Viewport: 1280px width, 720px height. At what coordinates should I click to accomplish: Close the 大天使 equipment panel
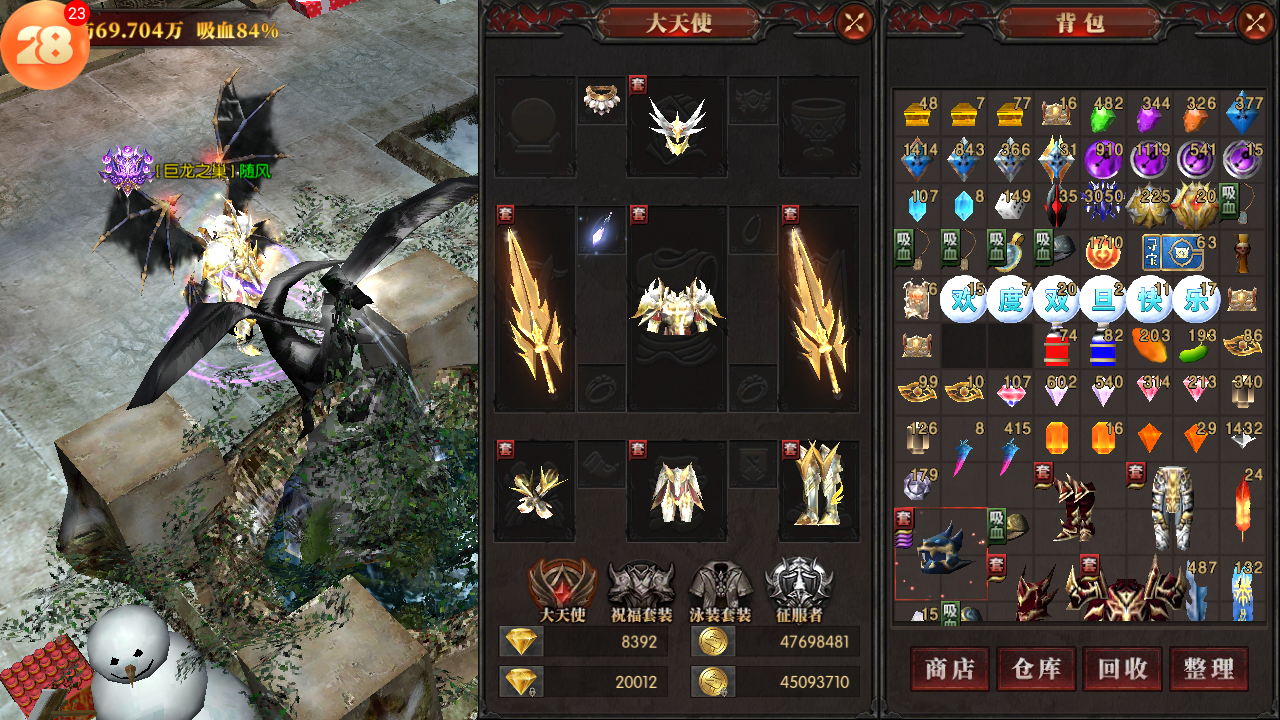click(x=854, y=22)
